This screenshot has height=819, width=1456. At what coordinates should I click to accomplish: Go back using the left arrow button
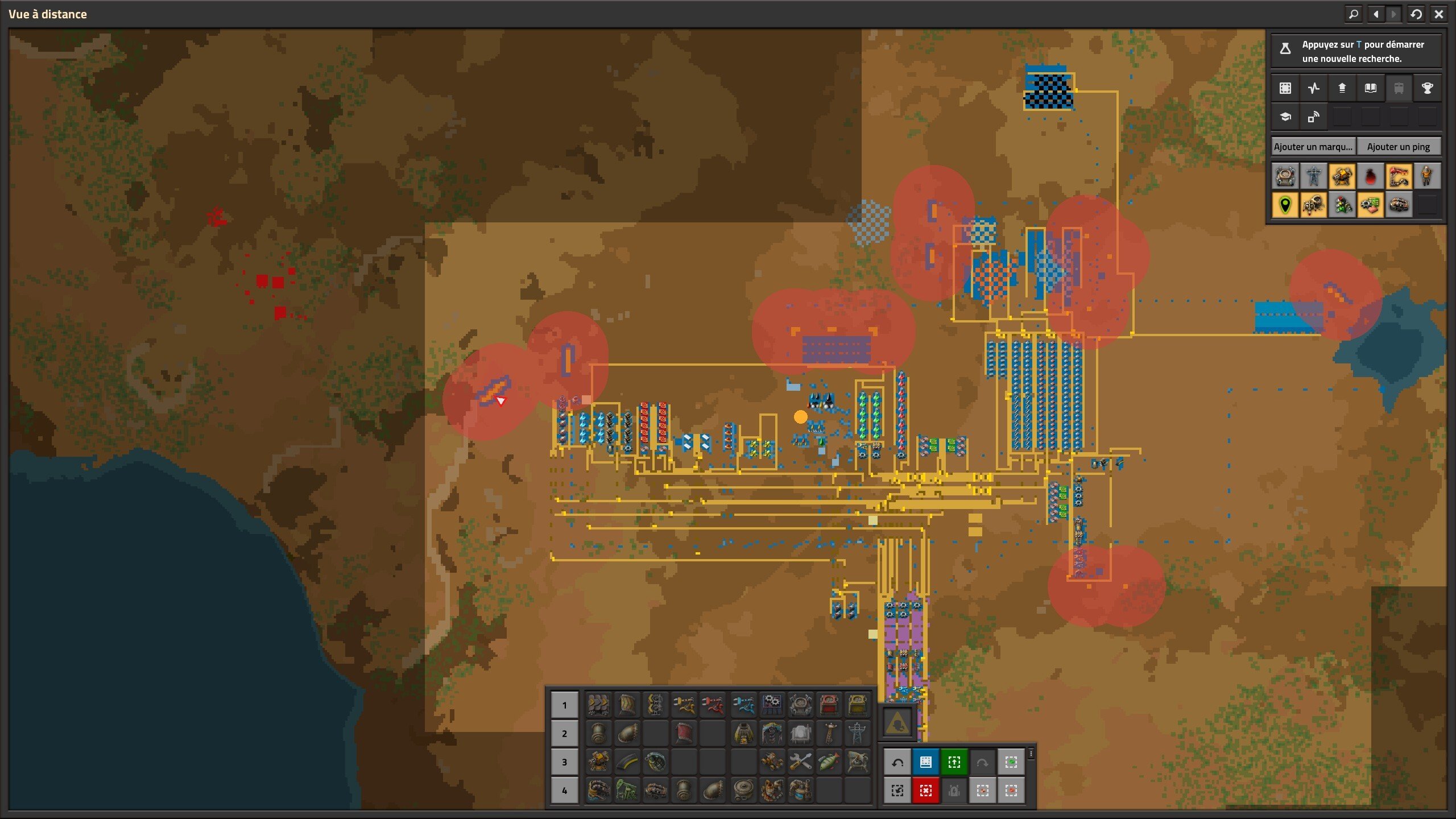1376,14
